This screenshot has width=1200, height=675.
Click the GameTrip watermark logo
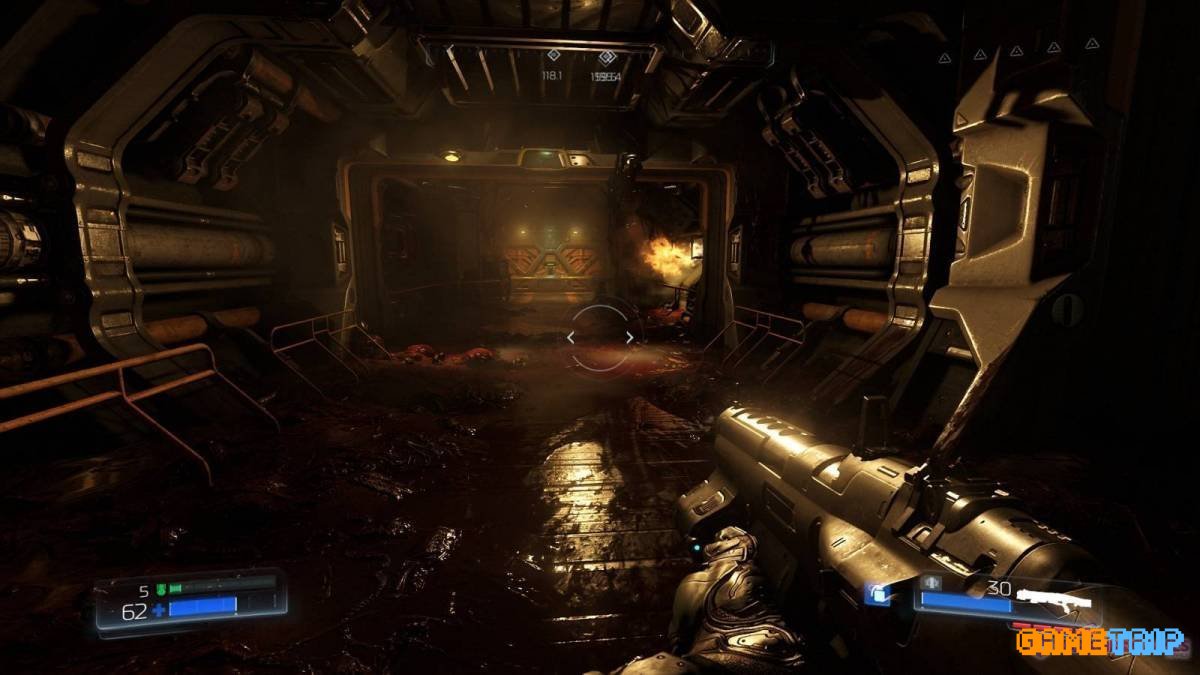(1099, 640)
